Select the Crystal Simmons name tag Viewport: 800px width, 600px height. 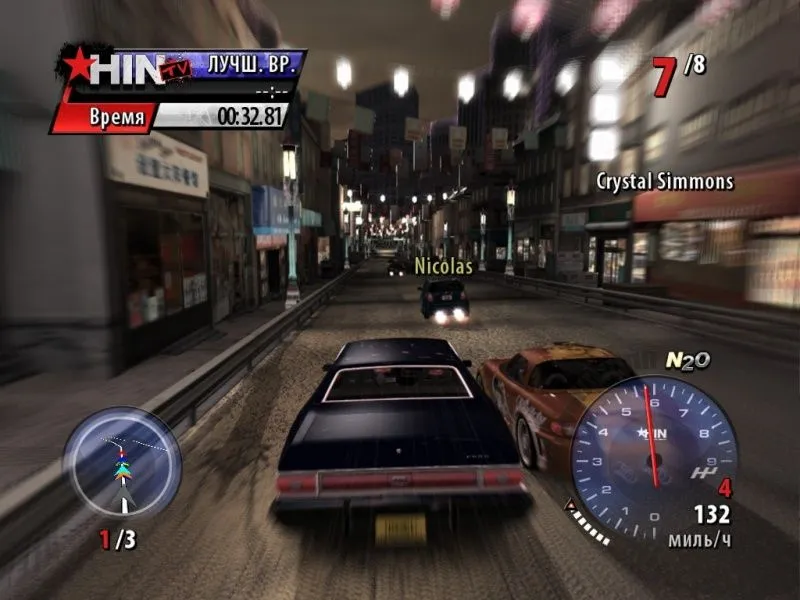click(665, 182)
